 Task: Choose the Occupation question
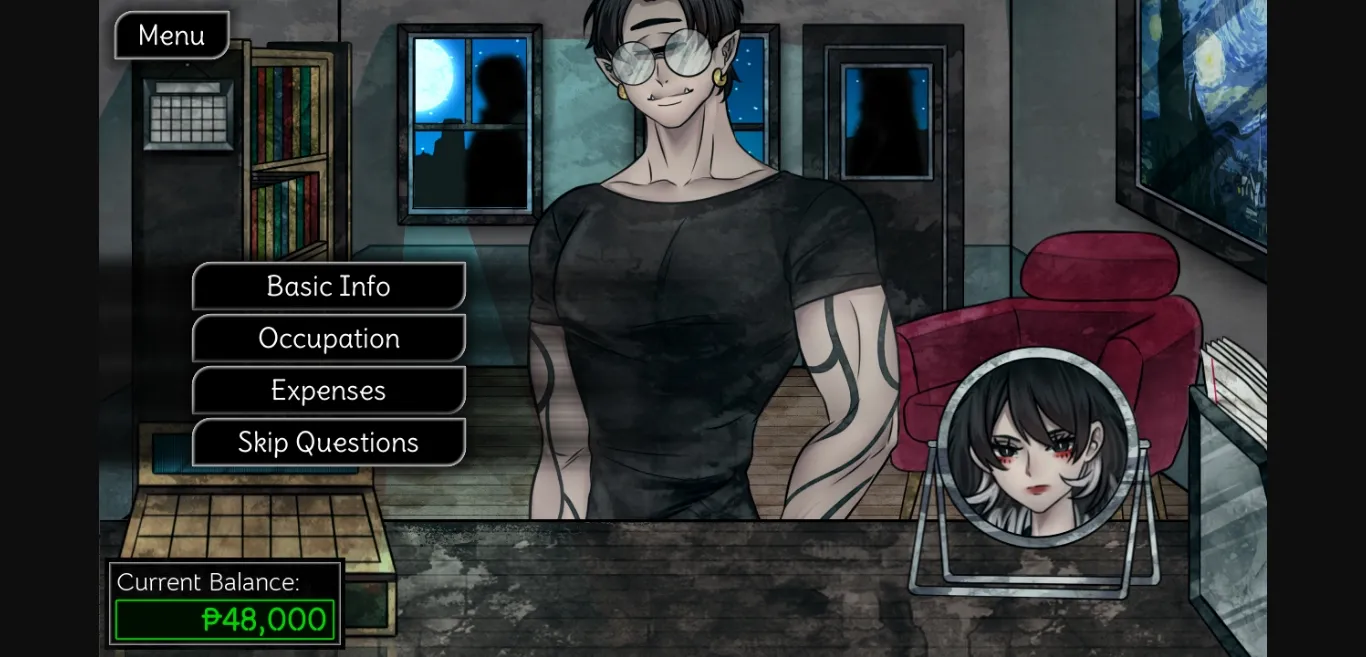[x=328, y=339]
